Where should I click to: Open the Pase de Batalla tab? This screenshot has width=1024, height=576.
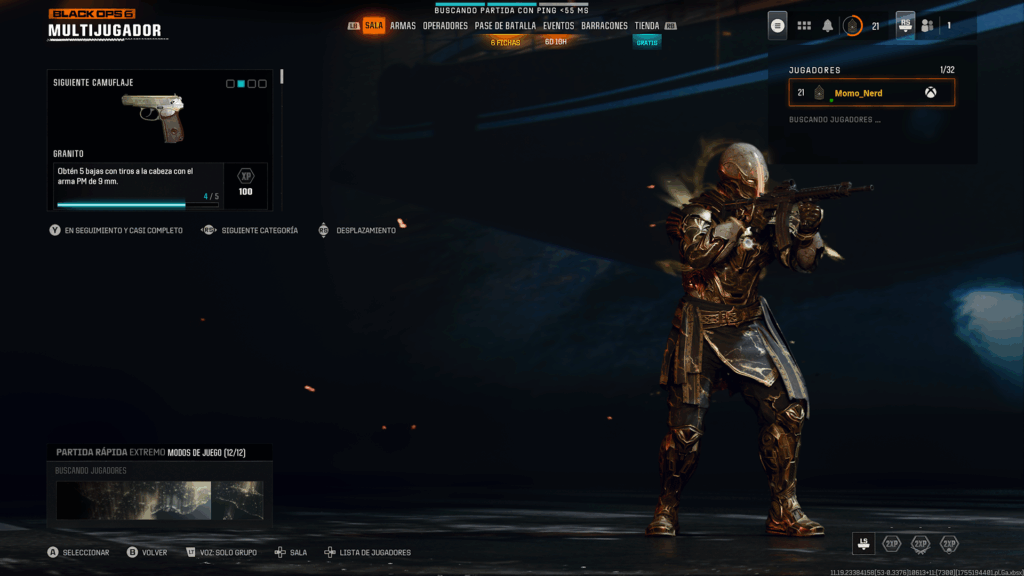pyautogui.click(x=505, y=26)
